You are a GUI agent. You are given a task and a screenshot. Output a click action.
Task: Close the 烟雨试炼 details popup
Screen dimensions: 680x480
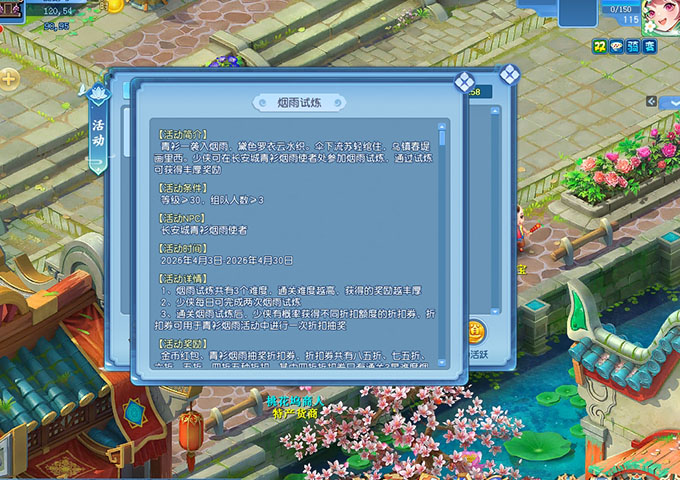[x=464, y=82]
